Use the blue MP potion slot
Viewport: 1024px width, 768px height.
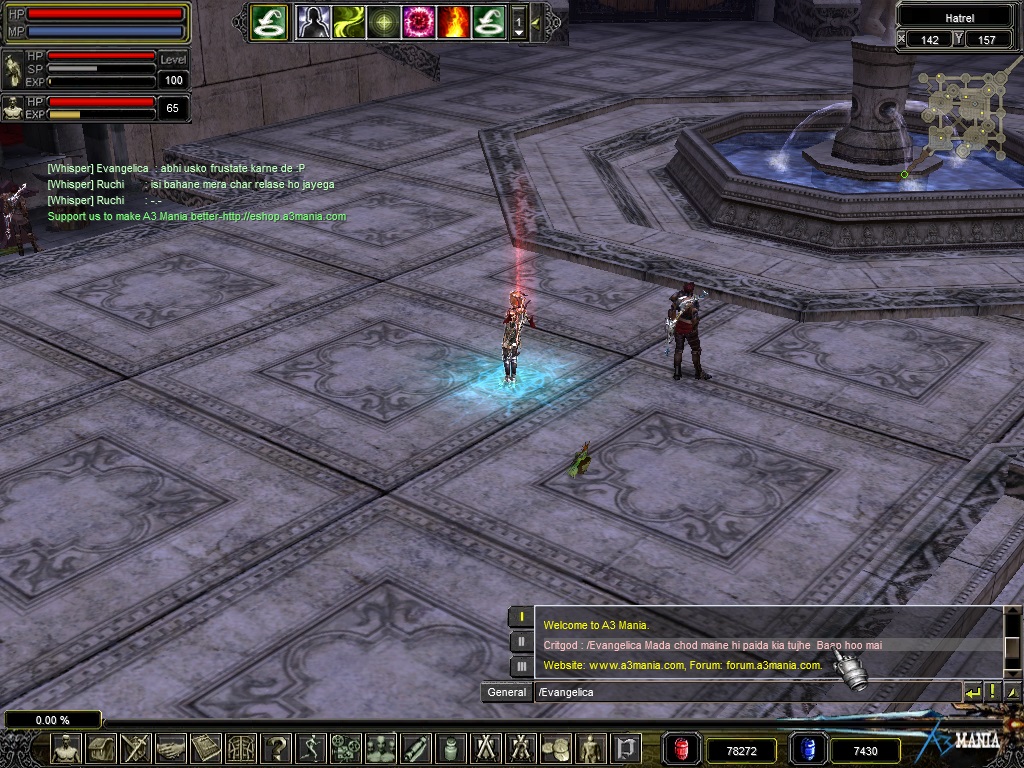806,749
